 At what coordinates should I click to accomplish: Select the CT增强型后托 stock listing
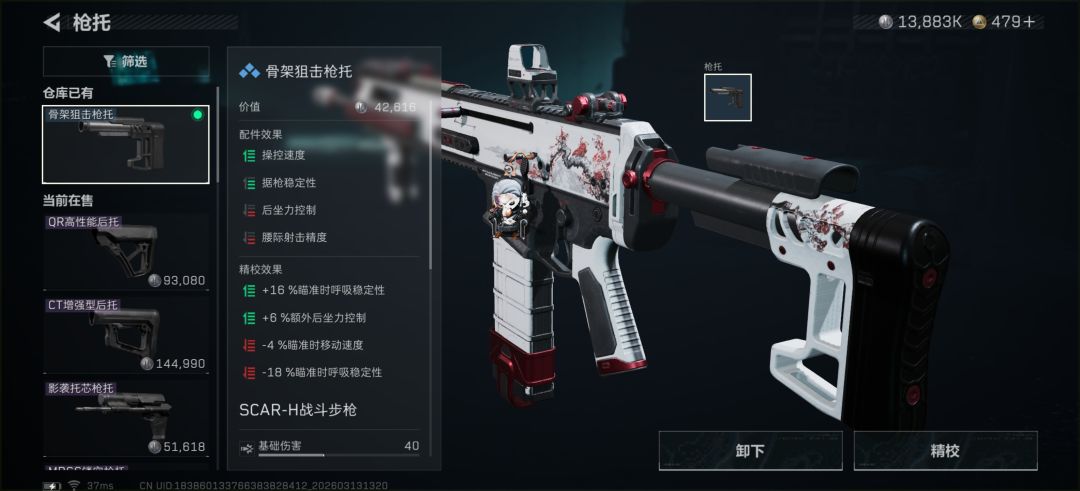[x=126, y=334]
